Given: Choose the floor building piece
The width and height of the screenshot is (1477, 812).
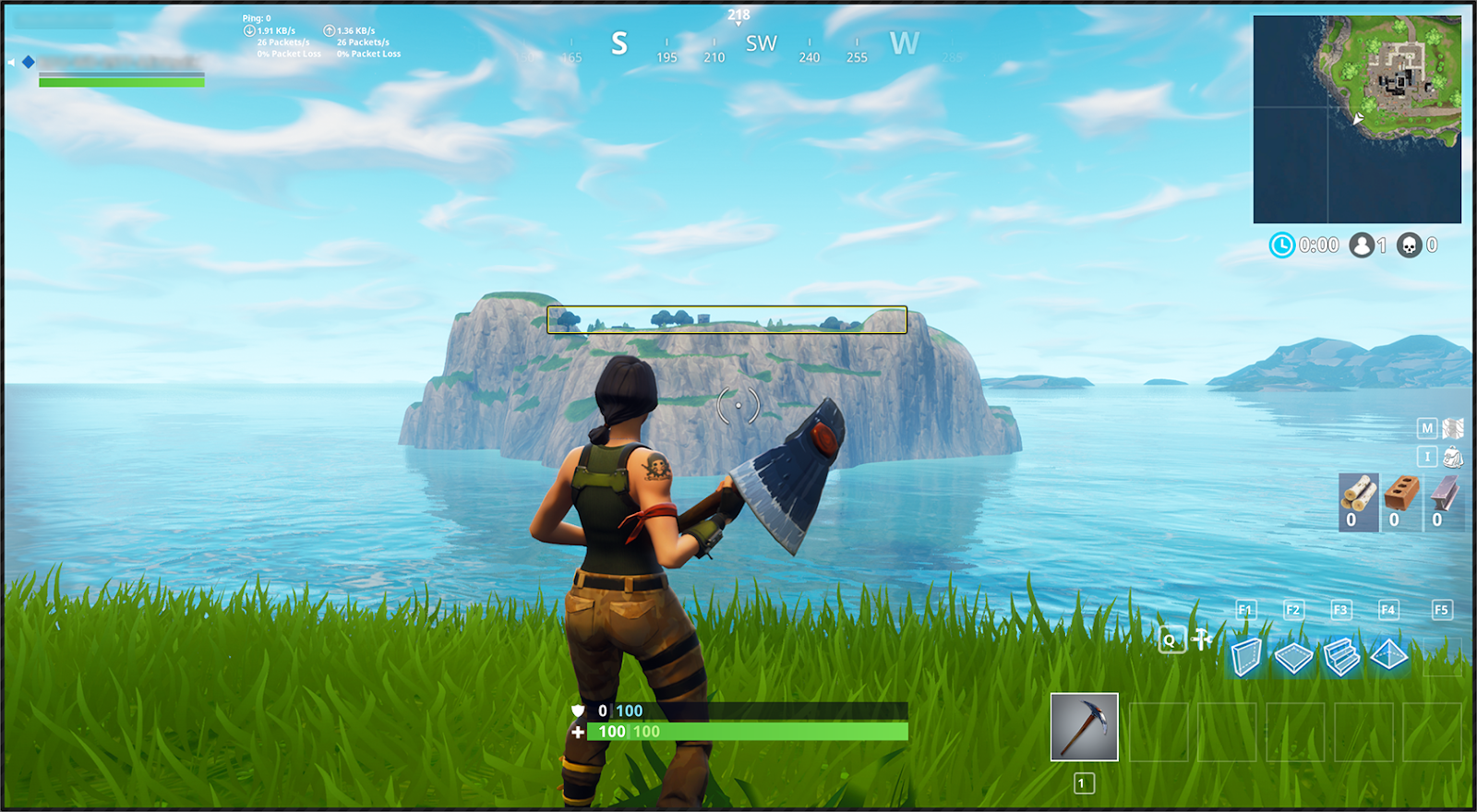Looking at the screenshot, I should click(x=1293, y=657).
